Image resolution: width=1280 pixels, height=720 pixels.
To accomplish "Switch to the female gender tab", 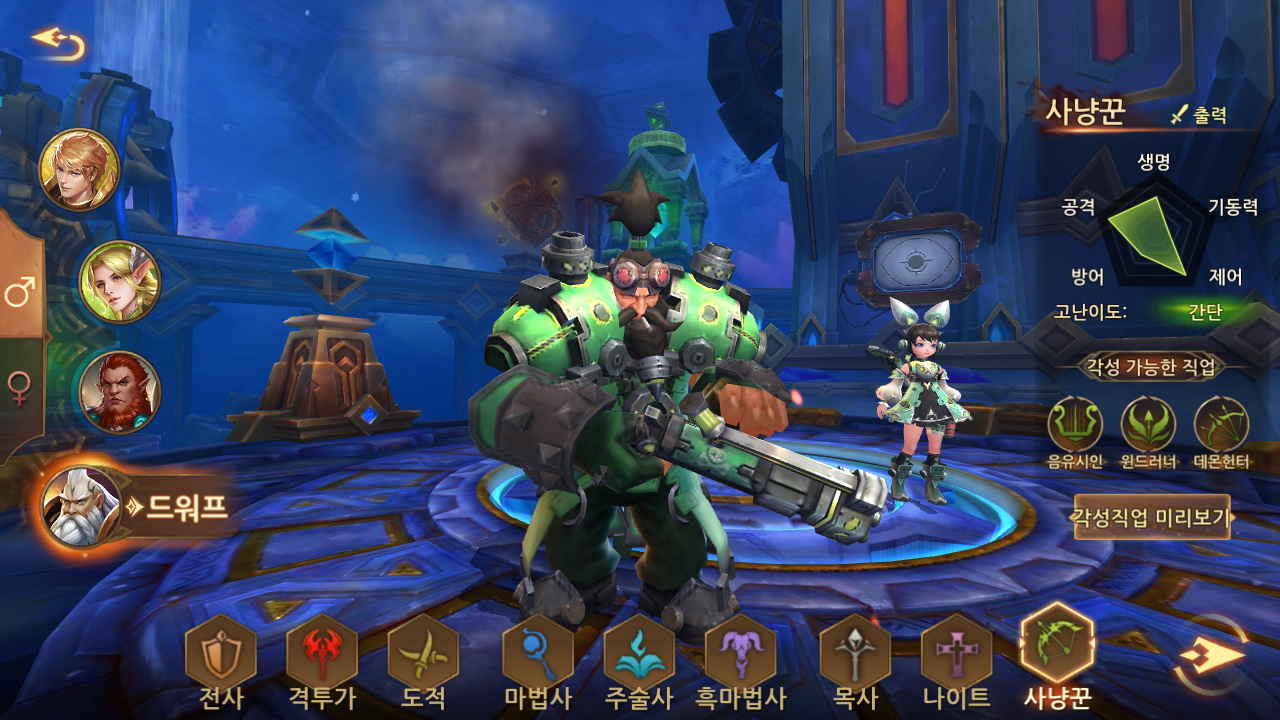I will coord(20,387).
